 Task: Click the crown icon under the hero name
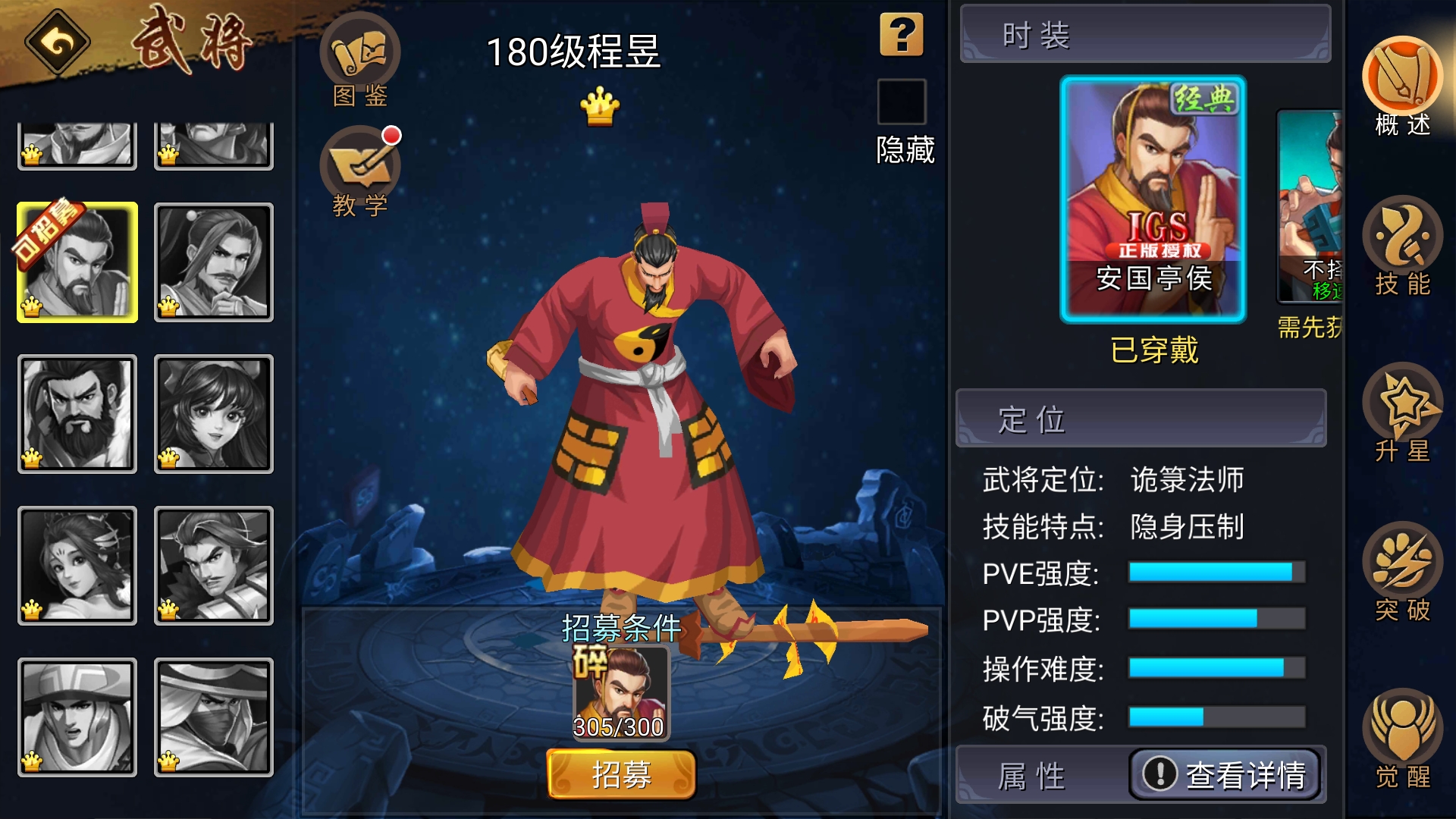coord(598,106)
